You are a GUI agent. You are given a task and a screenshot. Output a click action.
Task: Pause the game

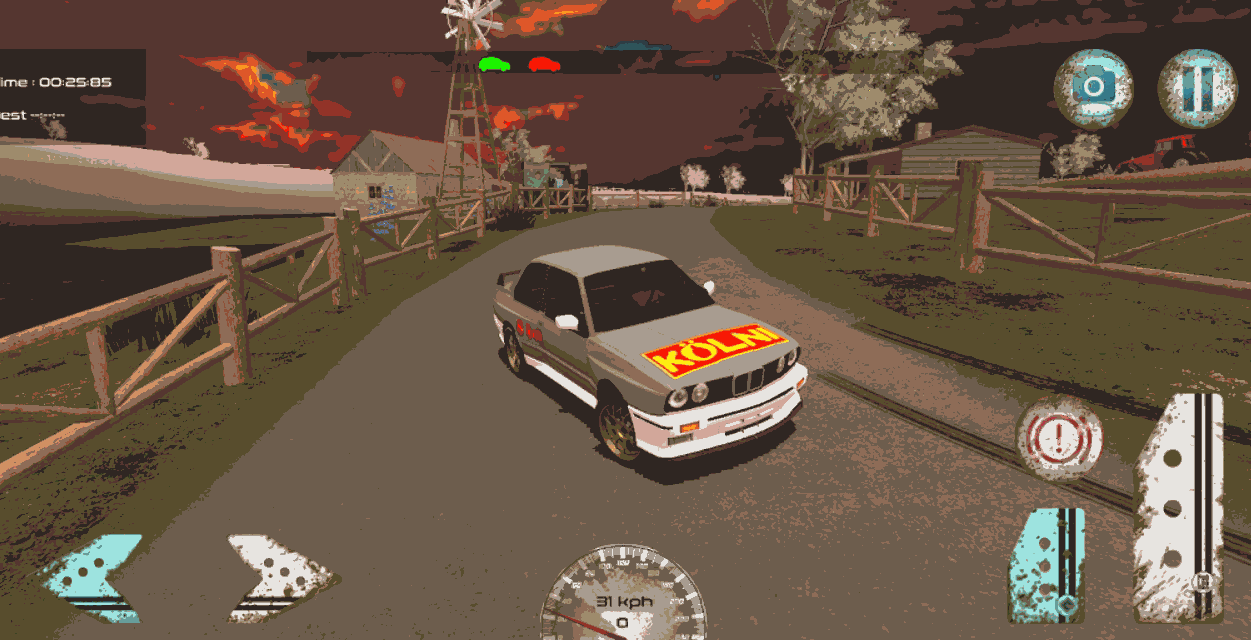(1197, 88)
